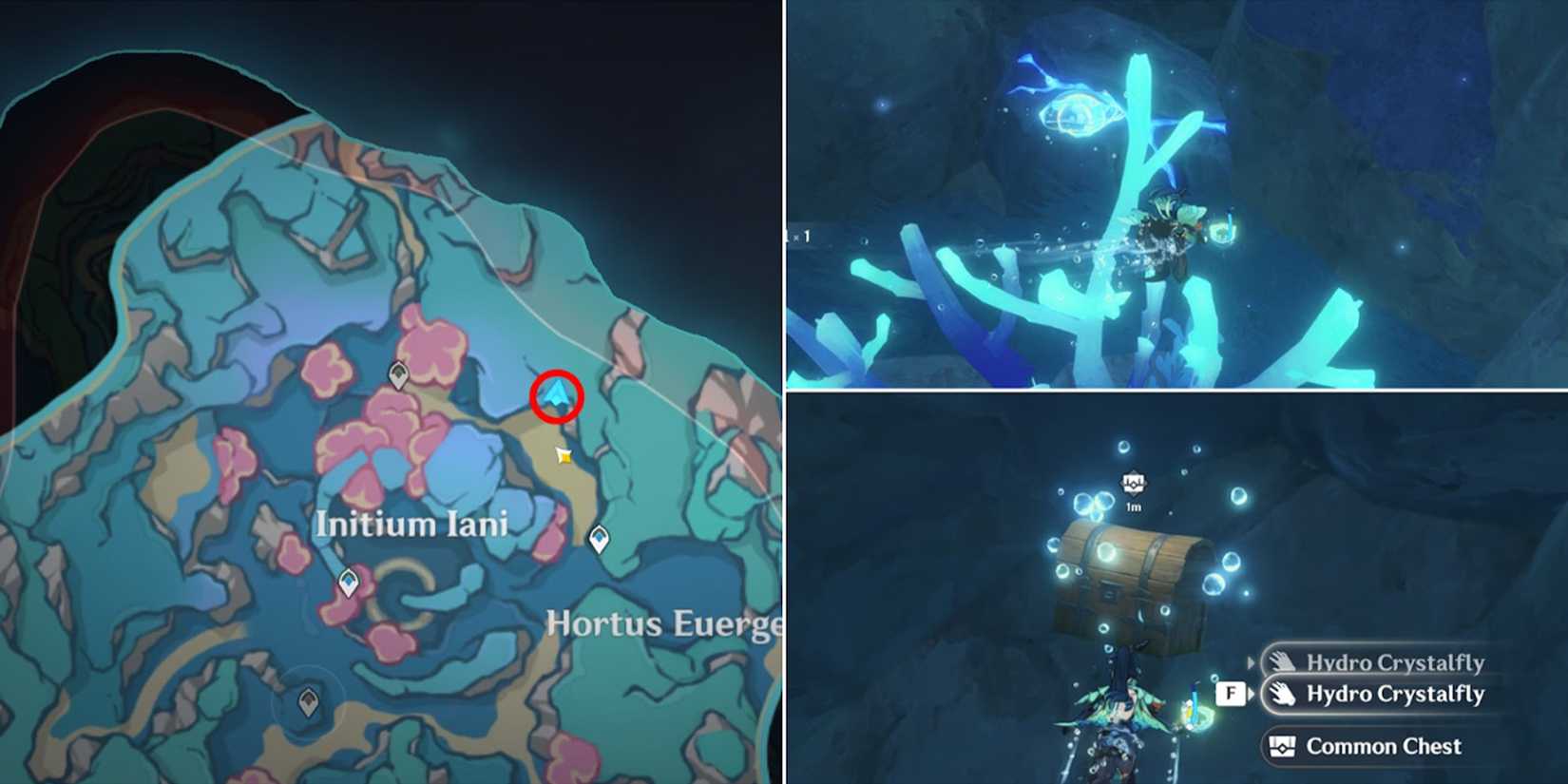Select the first Hydro Crystalfly menu entry

(1397, 662)
